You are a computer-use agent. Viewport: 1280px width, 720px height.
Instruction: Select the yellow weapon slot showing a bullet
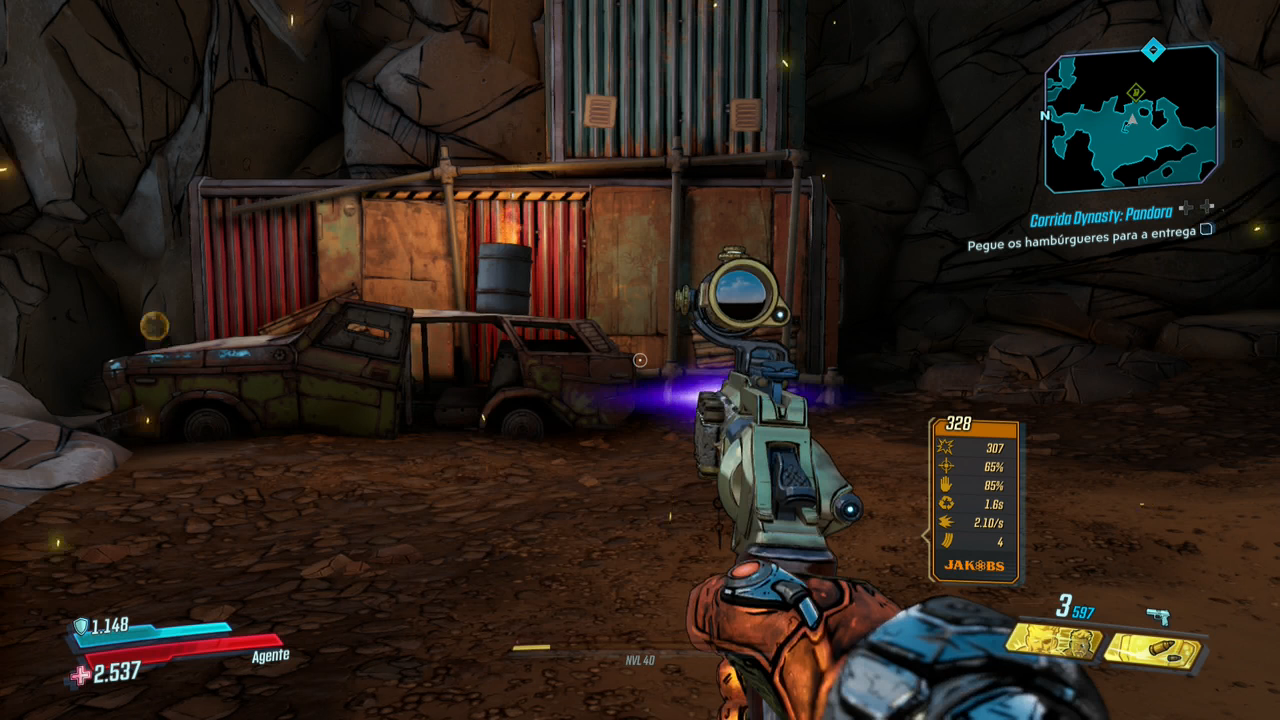[1153, 651]
